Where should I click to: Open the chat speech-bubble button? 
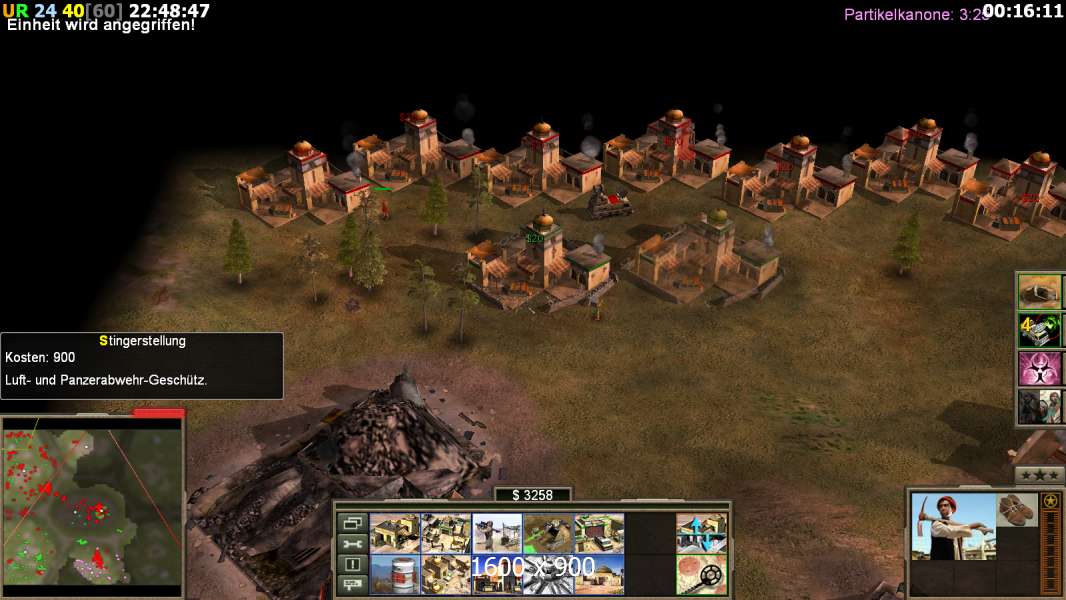coord(352,585)
